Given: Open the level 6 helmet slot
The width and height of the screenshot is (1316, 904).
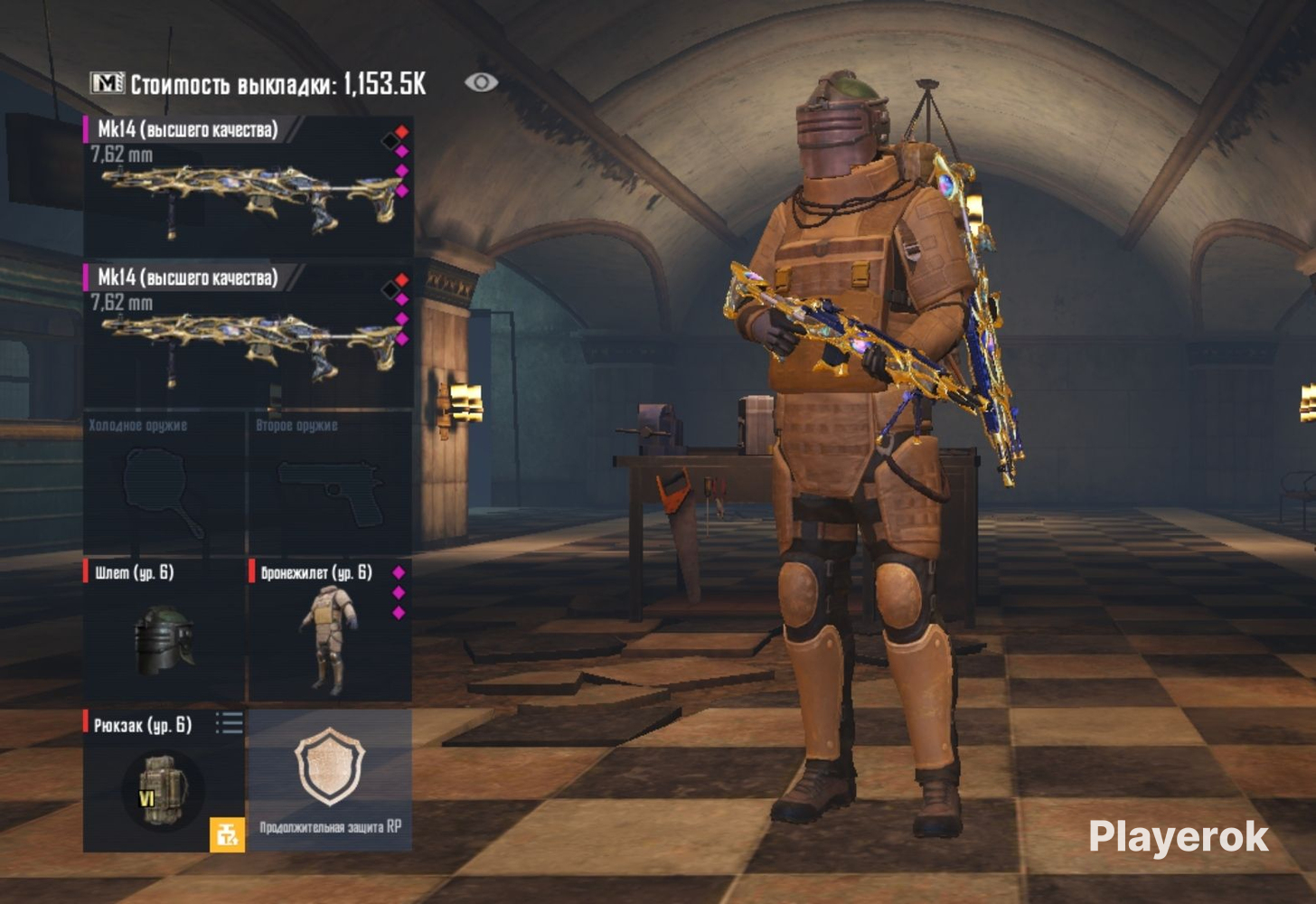Looking at the screenshot, I should (x=164, y=631).
